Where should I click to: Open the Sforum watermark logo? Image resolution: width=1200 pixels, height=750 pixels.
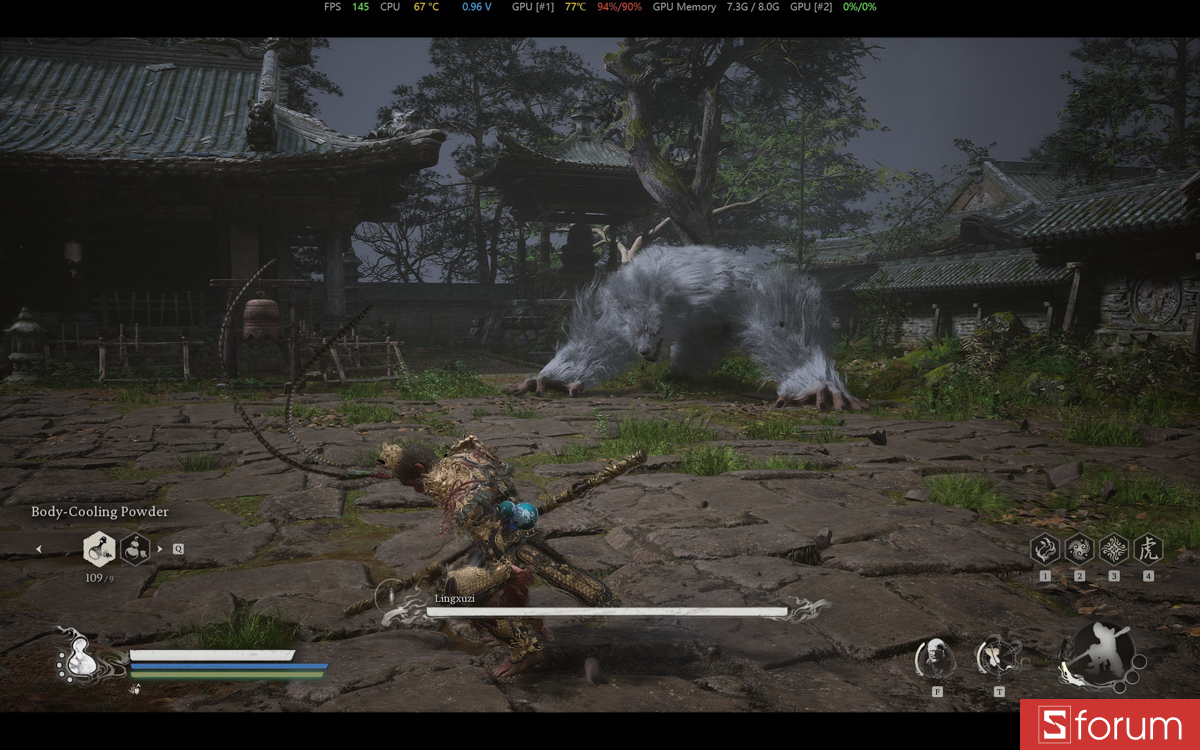pos(1110,725)
